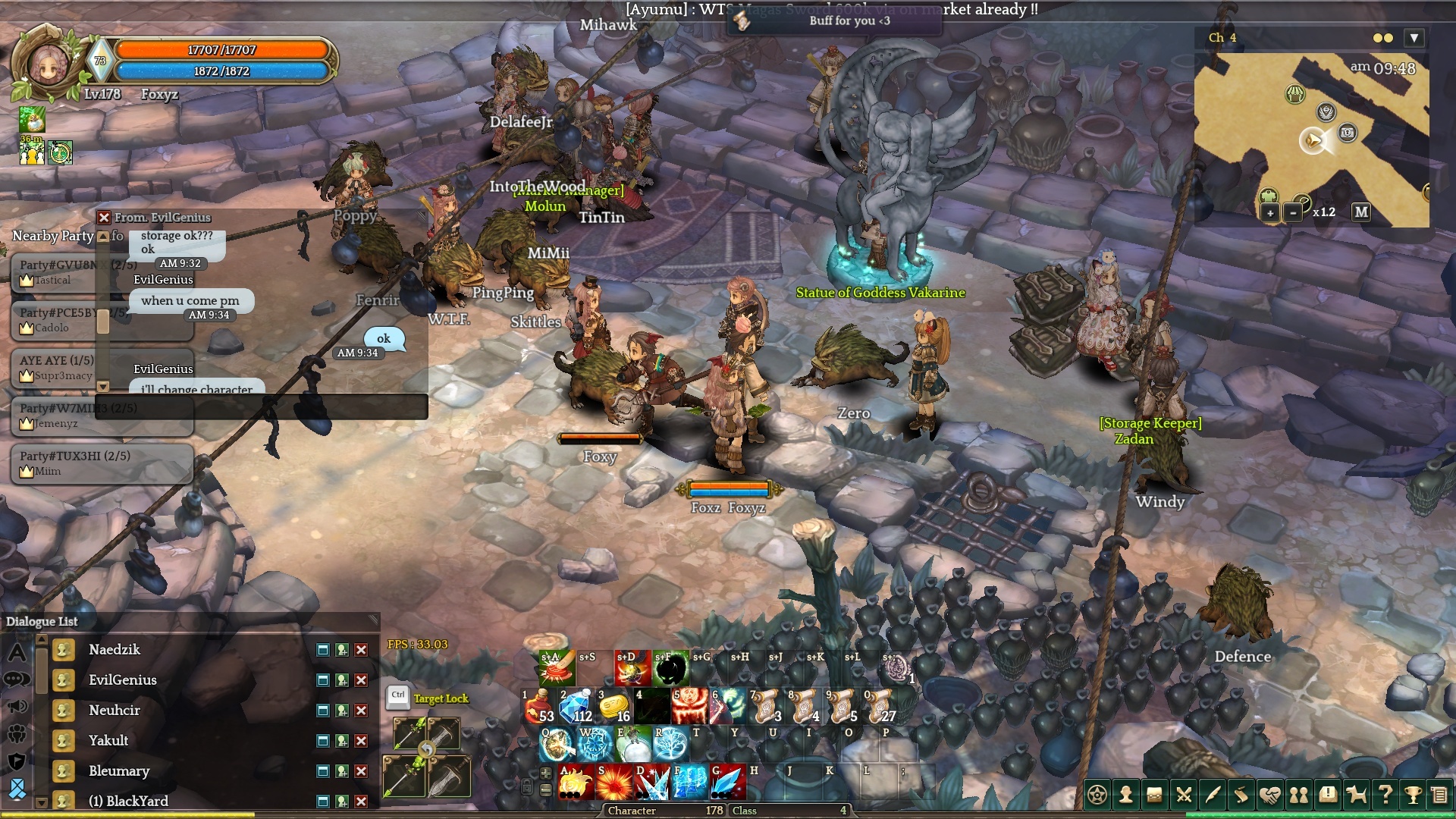Use the red potion in slot 1
Viewport: 1456px width, 819px height.
pyautogui.click(x=539, y=707)
